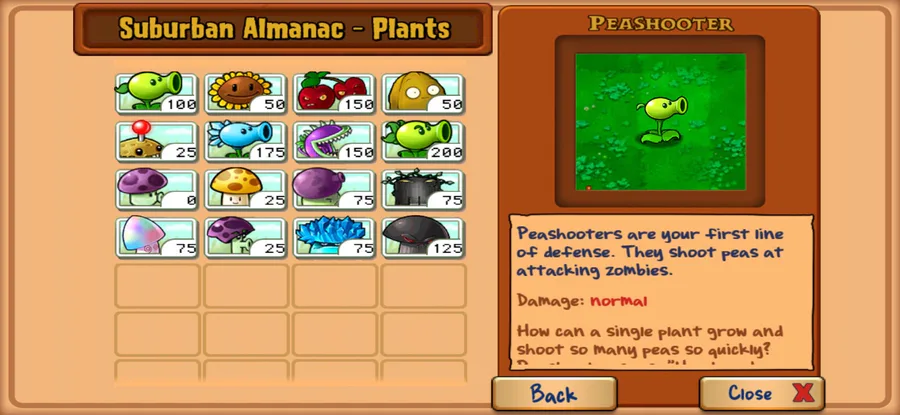
Task: Show the Chomper almanac entry
Action: click(x=335, y=141)
